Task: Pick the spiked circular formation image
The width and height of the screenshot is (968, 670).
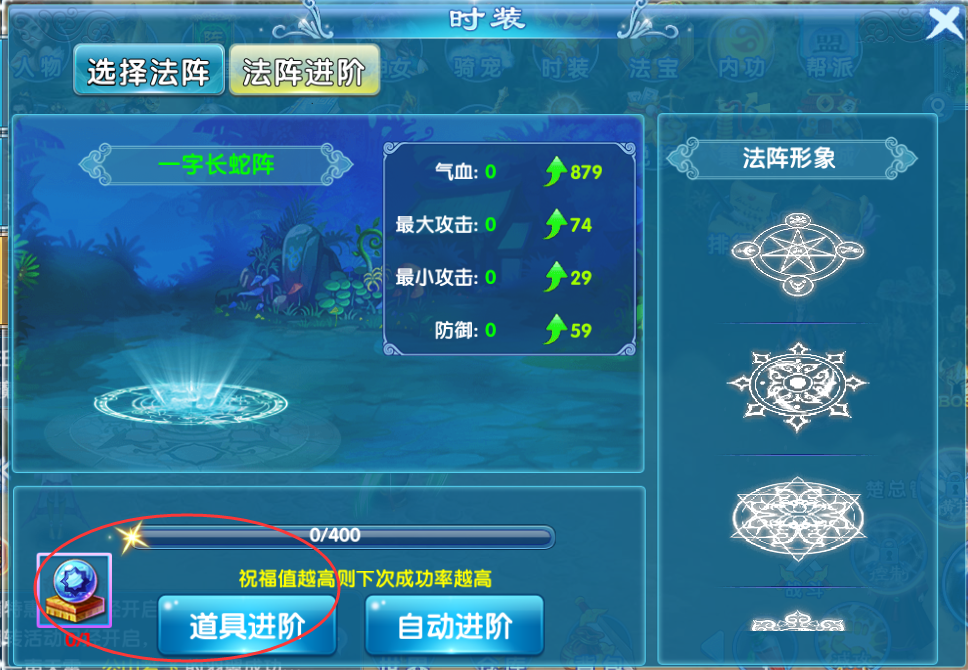Action: pyautogui.click(x=797, y=385)
